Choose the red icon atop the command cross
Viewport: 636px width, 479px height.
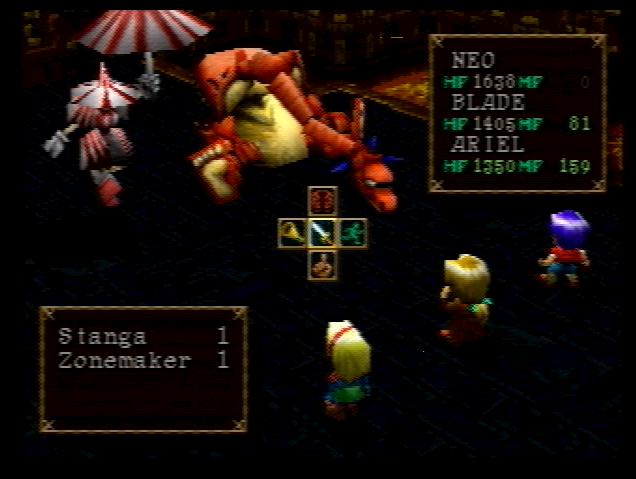coord(322,201)
